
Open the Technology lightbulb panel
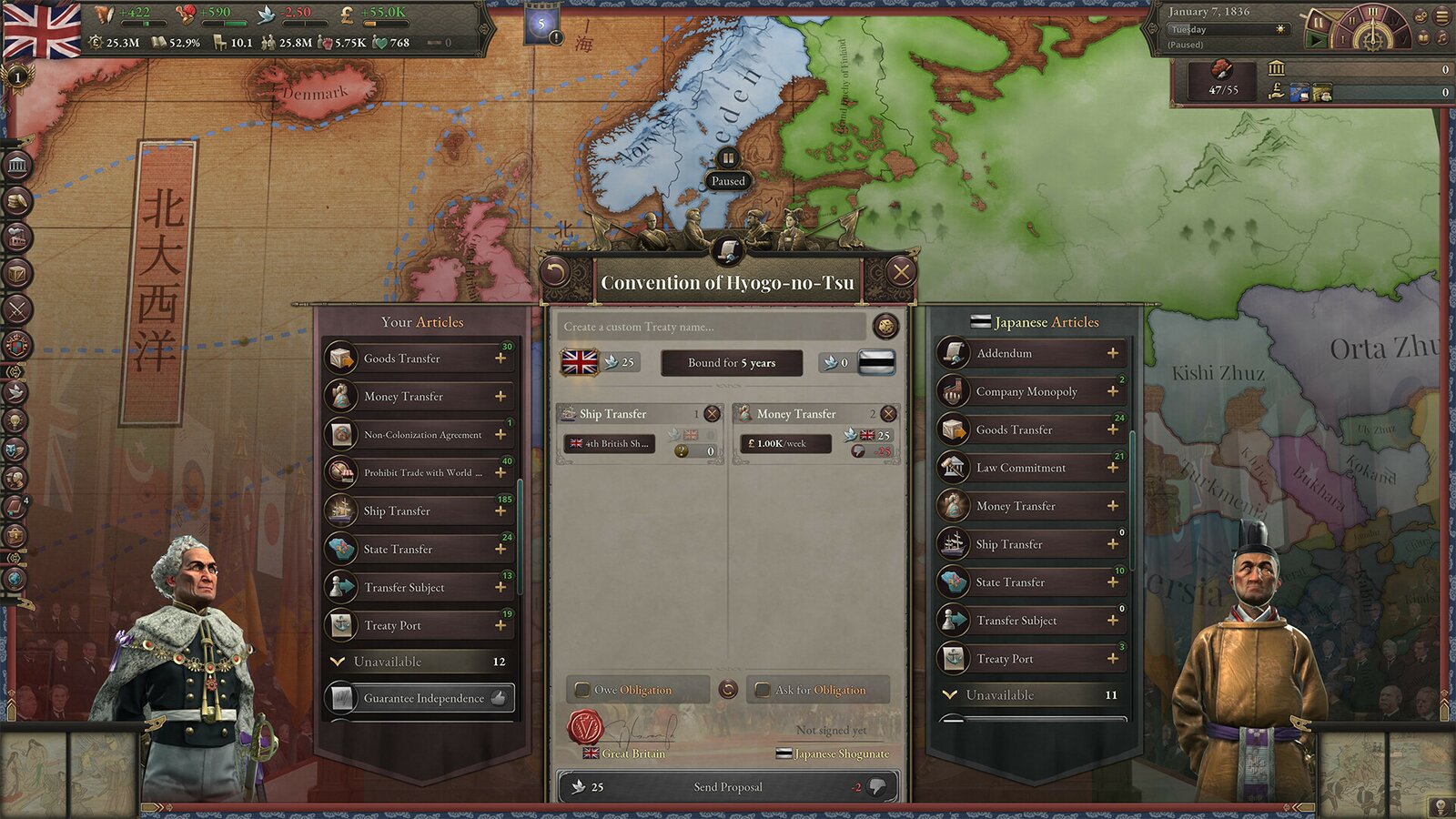(x=15, y=419)
